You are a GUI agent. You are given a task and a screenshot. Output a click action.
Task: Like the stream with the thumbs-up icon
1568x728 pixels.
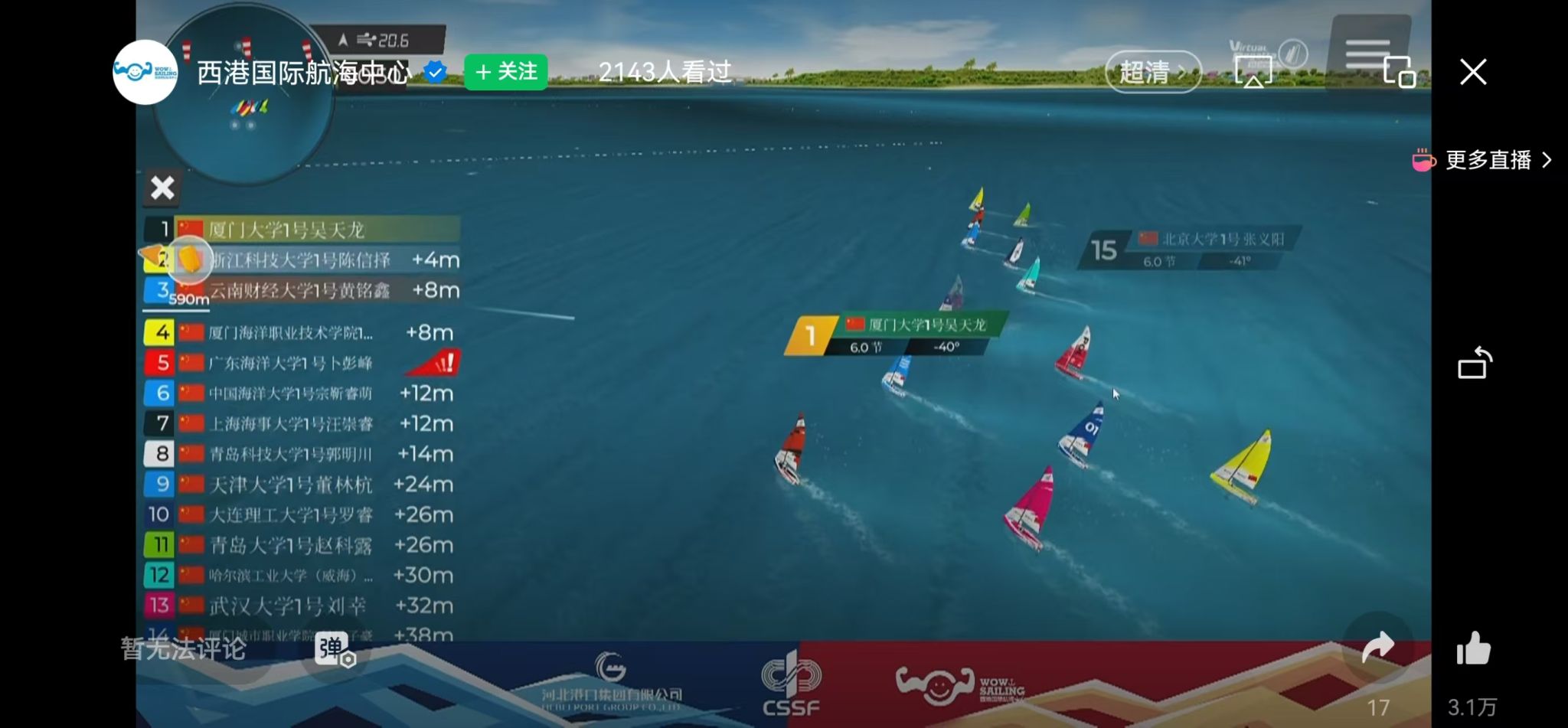[x=1473, y=649]
